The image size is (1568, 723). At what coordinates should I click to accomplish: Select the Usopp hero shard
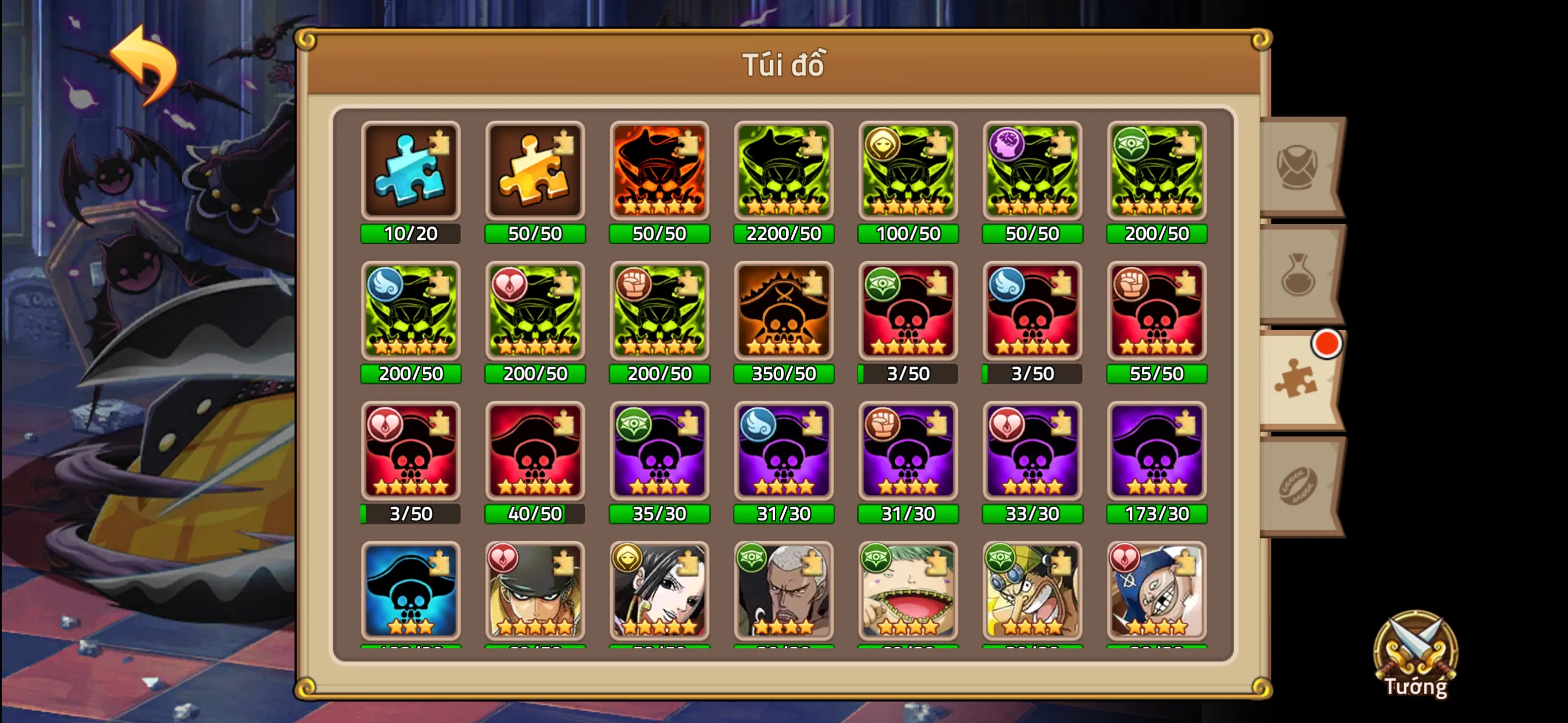1032,592
